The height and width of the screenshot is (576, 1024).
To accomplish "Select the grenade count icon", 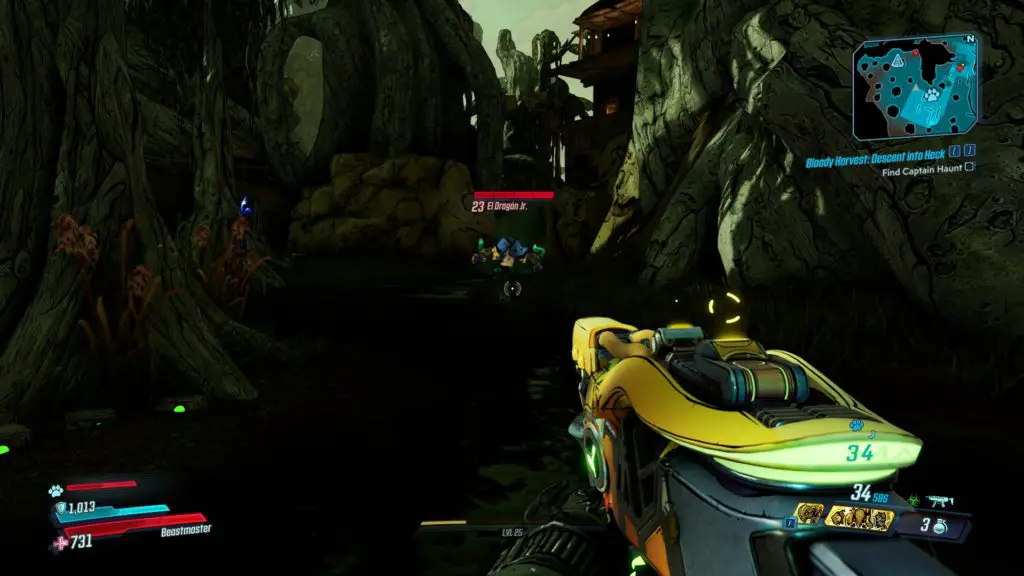I will [x=939, y=526].
